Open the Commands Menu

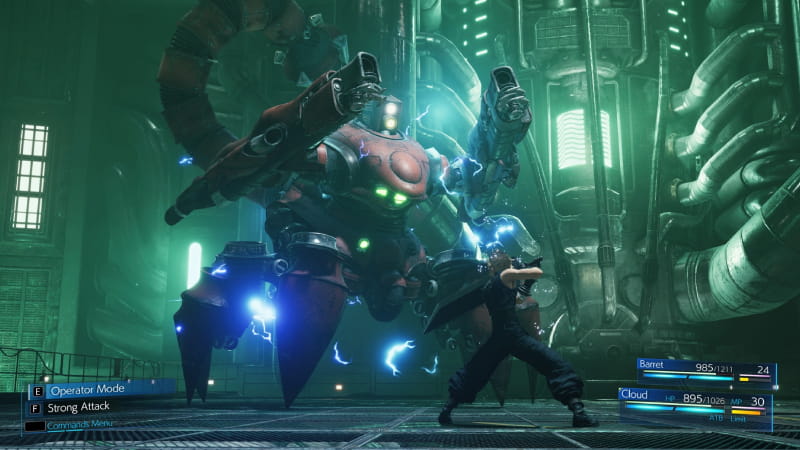(79, 424)
